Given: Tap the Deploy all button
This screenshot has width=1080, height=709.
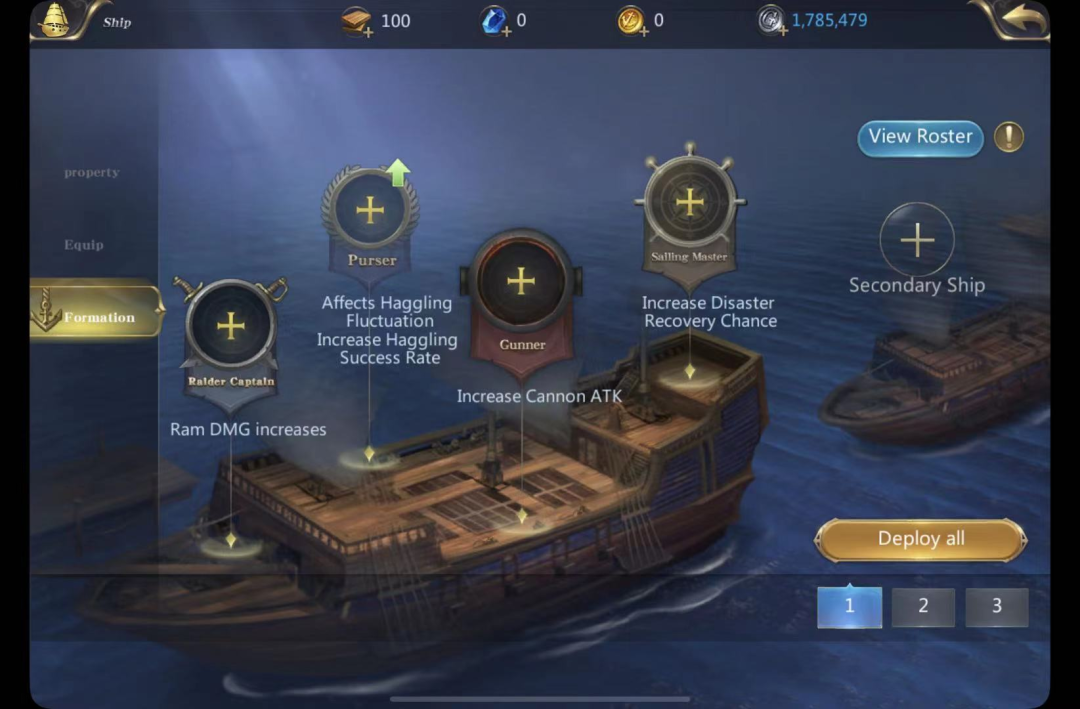Looking at the screenshot, I should click(x=921, y=539).
